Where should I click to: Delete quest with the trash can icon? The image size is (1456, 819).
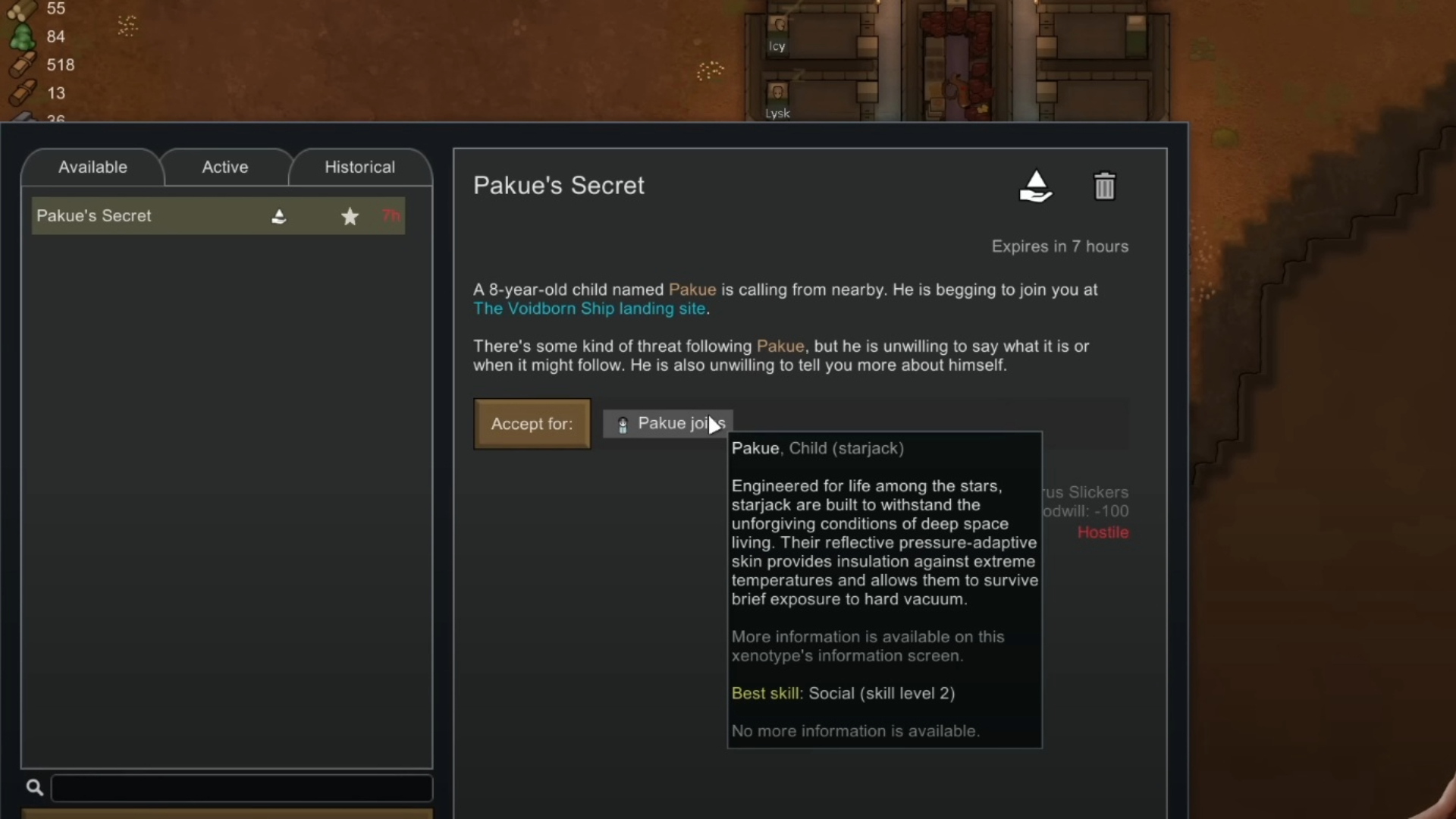click(1104, 186)
